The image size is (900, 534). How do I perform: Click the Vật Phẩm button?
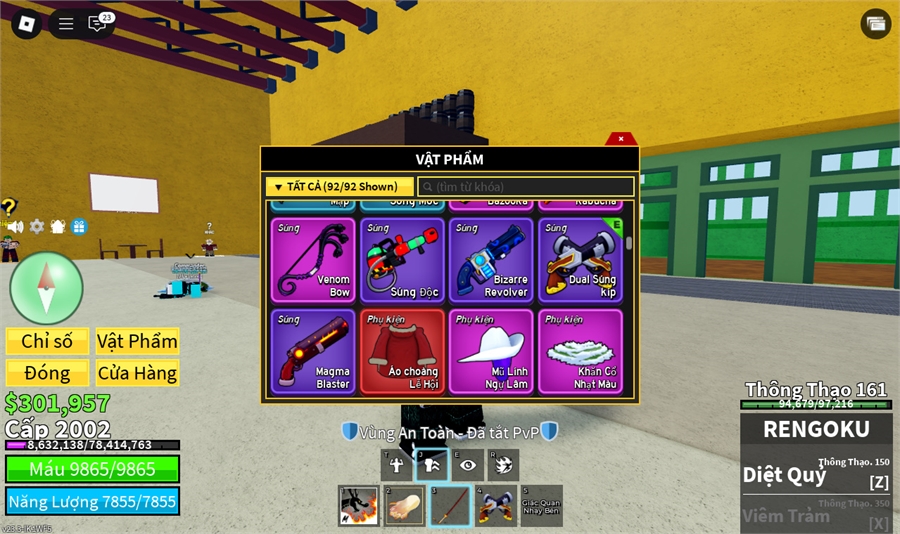coord(137,341)
